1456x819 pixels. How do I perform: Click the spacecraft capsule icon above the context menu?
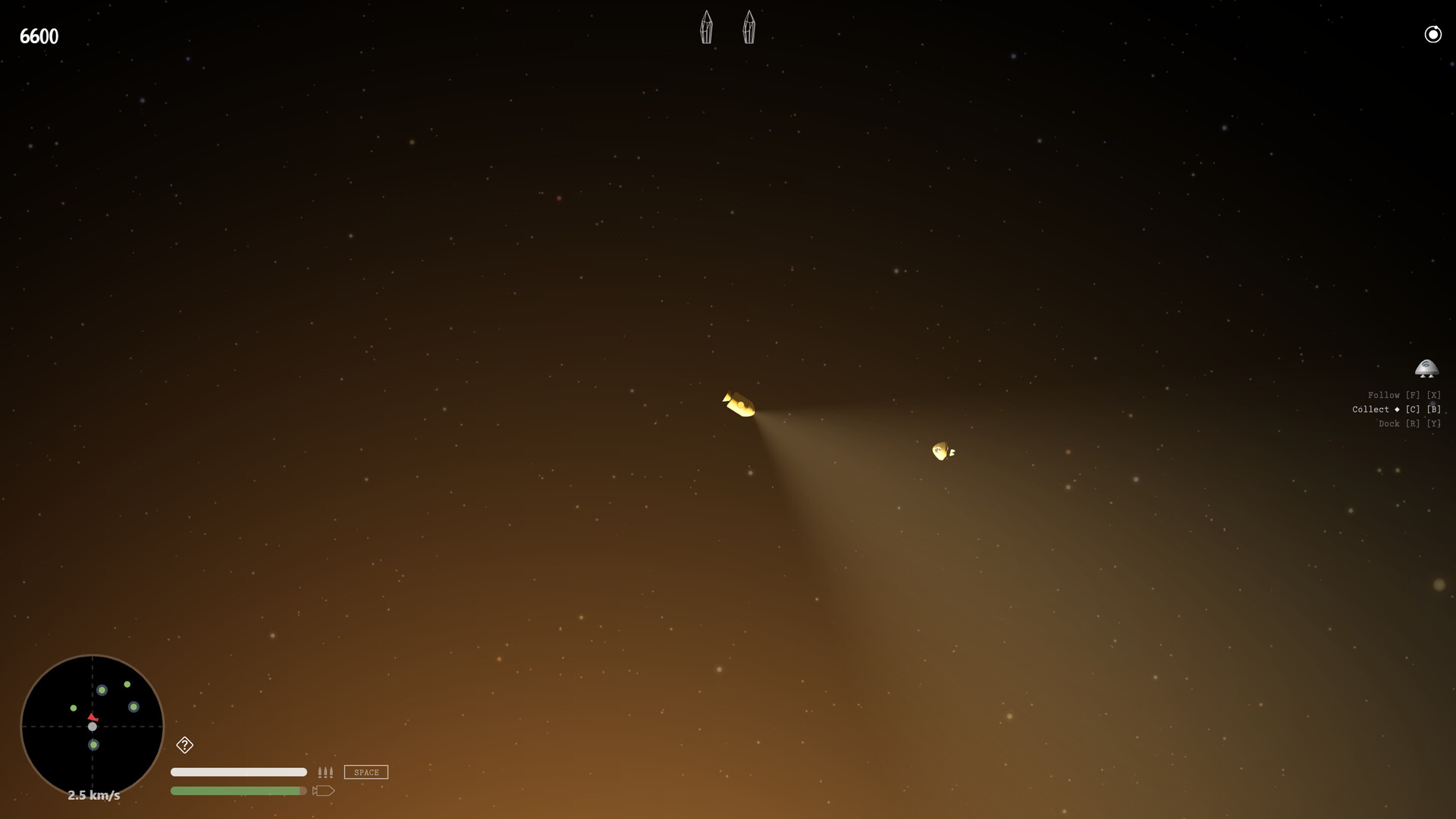point(1428,370)
